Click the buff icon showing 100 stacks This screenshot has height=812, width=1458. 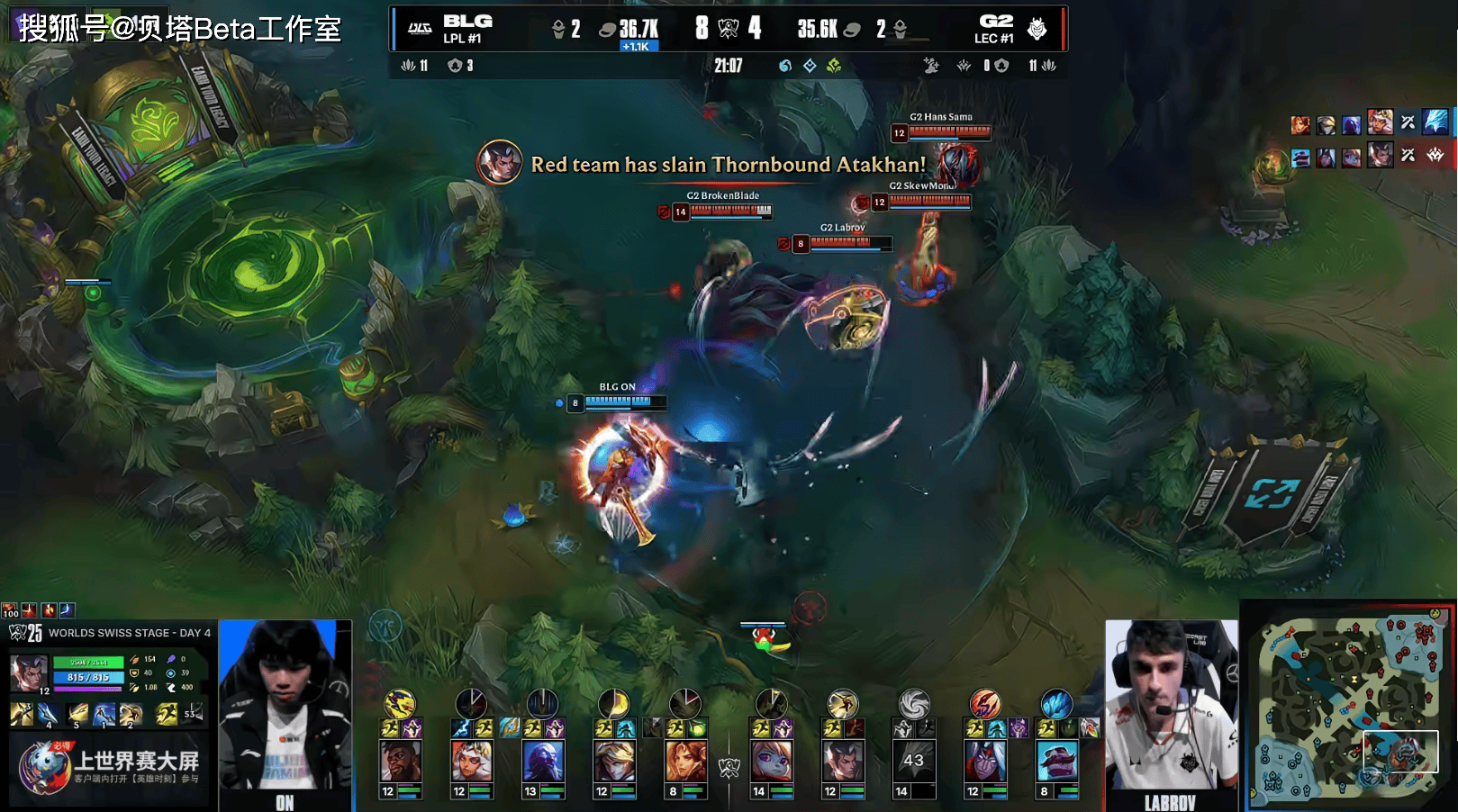click(x=11, y=610)
